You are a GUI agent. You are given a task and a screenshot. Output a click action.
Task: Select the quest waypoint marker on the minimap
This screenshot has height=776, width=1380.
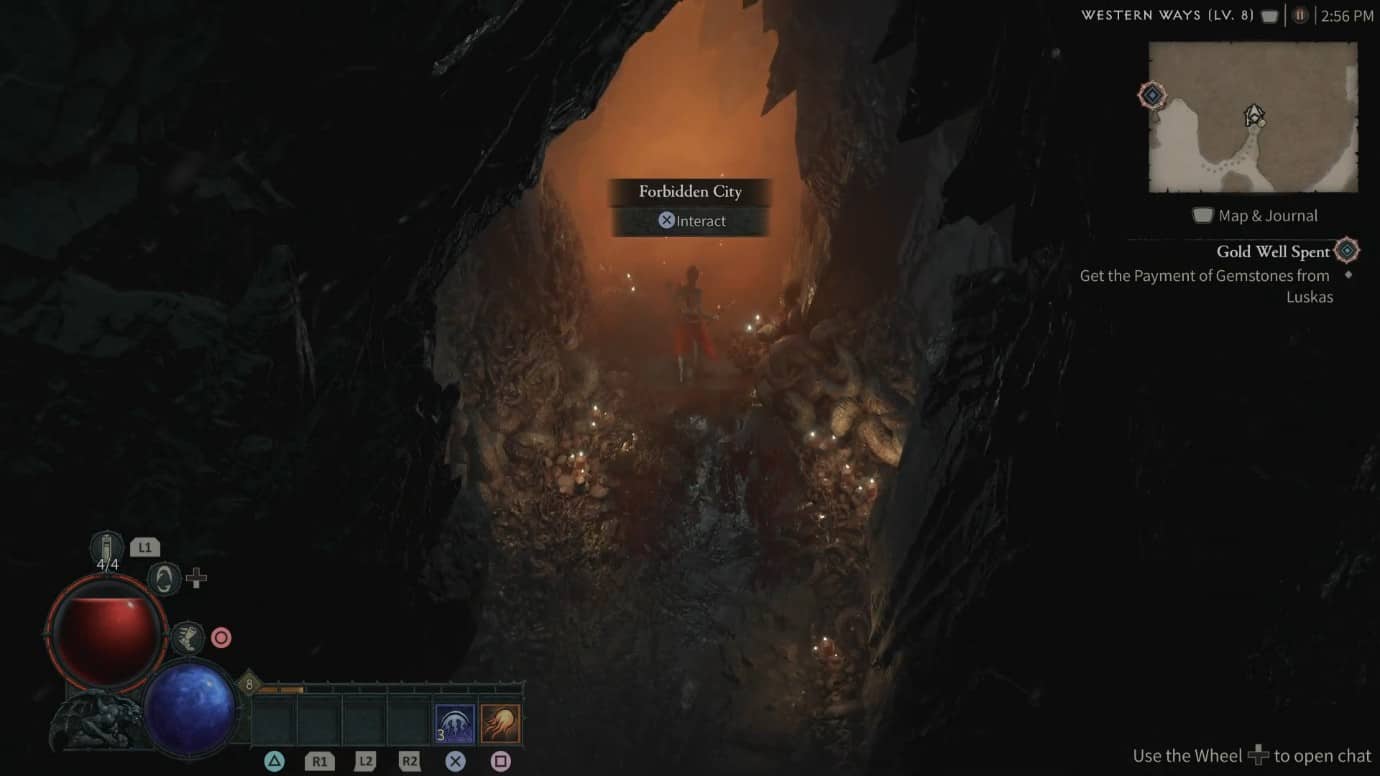(1151, 96)
